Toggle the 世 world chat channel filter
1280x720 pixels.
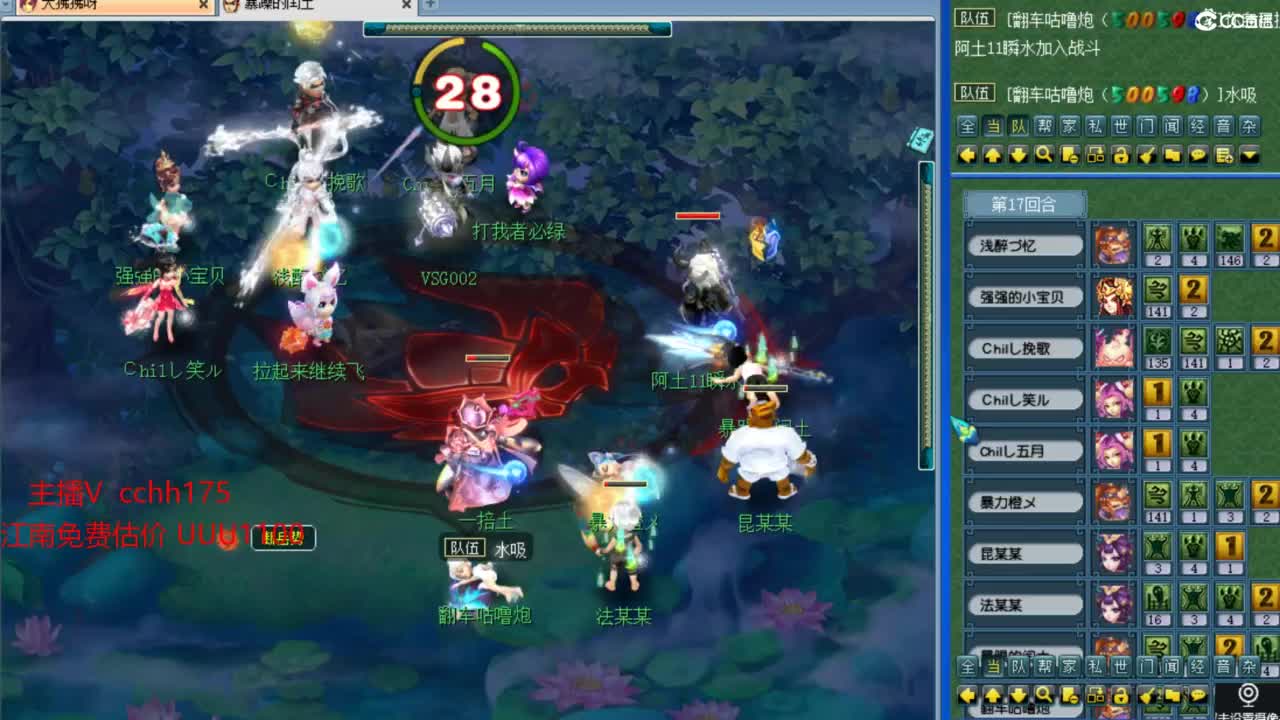click(x=1124, y=126)
